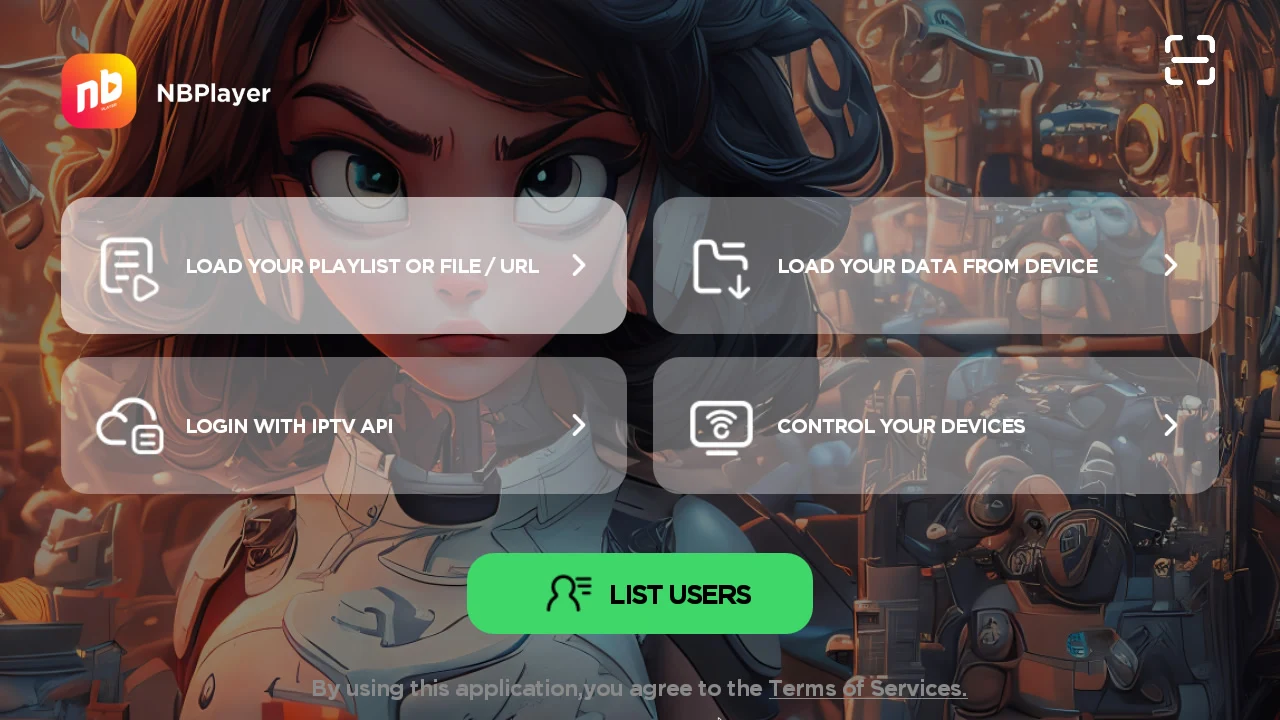Open Login With IPTV API

click(x=344, y=425)
